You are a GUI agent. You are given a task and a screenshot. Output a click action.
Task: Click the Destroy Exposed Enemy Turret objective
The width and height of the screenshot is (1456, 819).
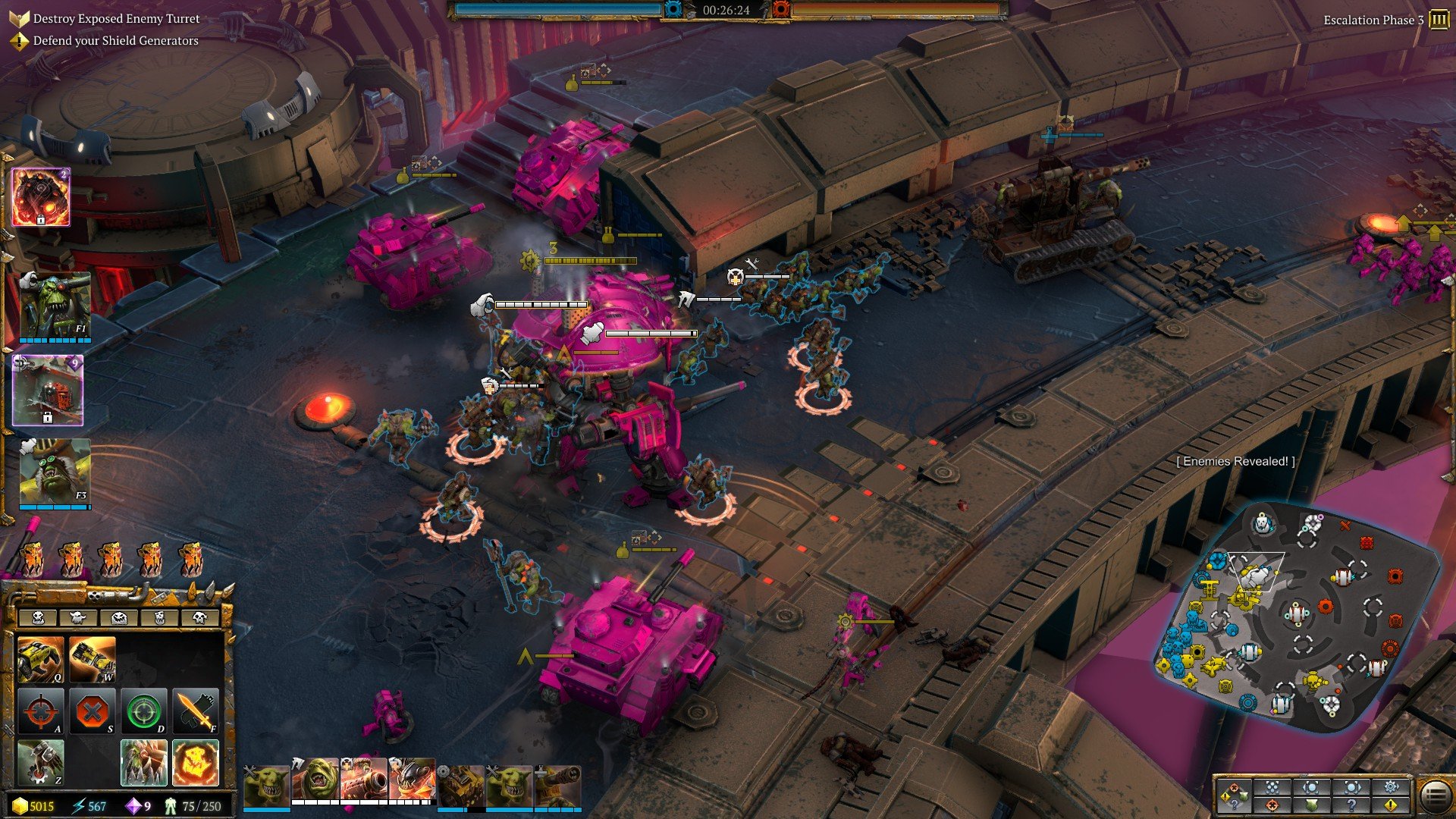coord(116,19)
